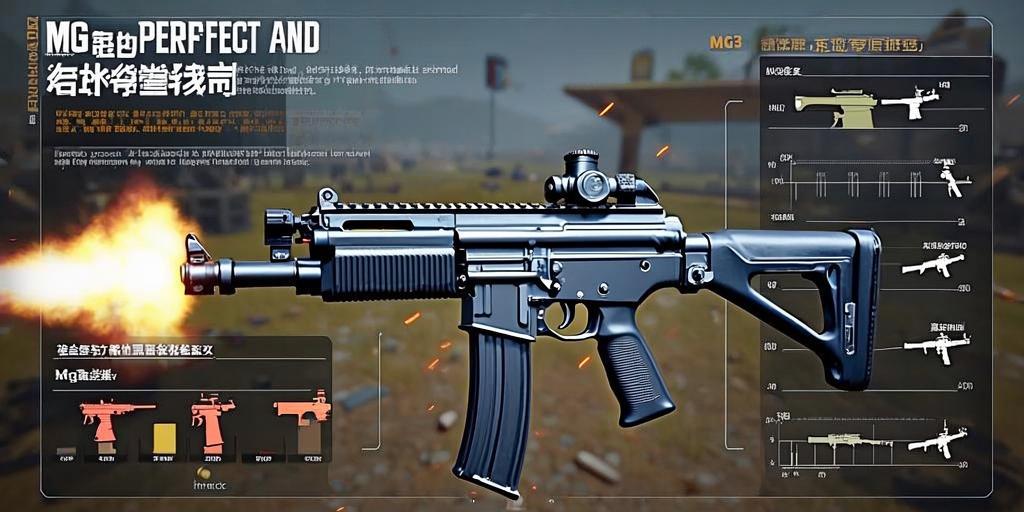Choose the yellow square item slot

164,438
